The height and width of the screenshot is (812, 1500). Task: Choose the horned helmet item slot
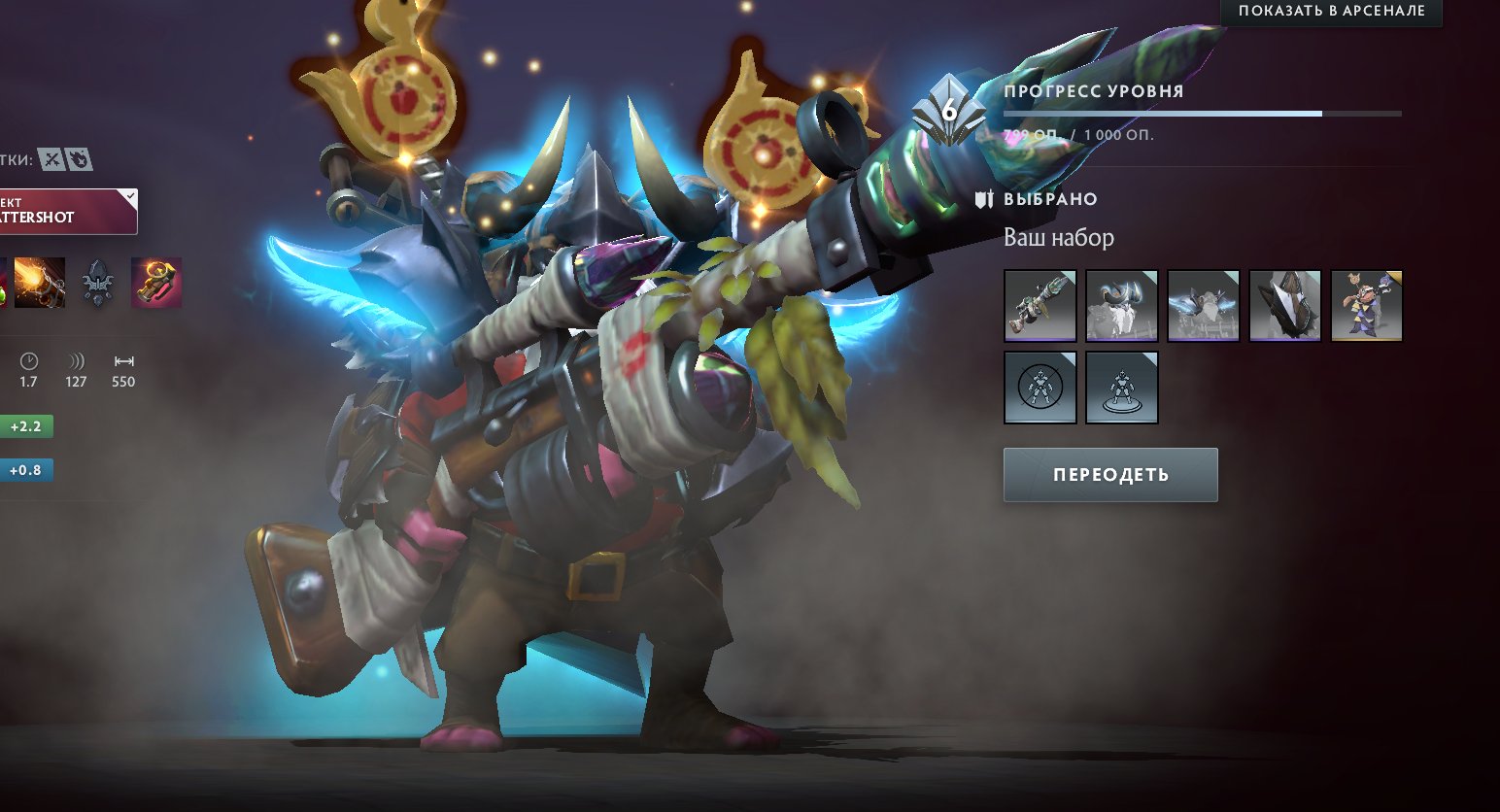1121,306
